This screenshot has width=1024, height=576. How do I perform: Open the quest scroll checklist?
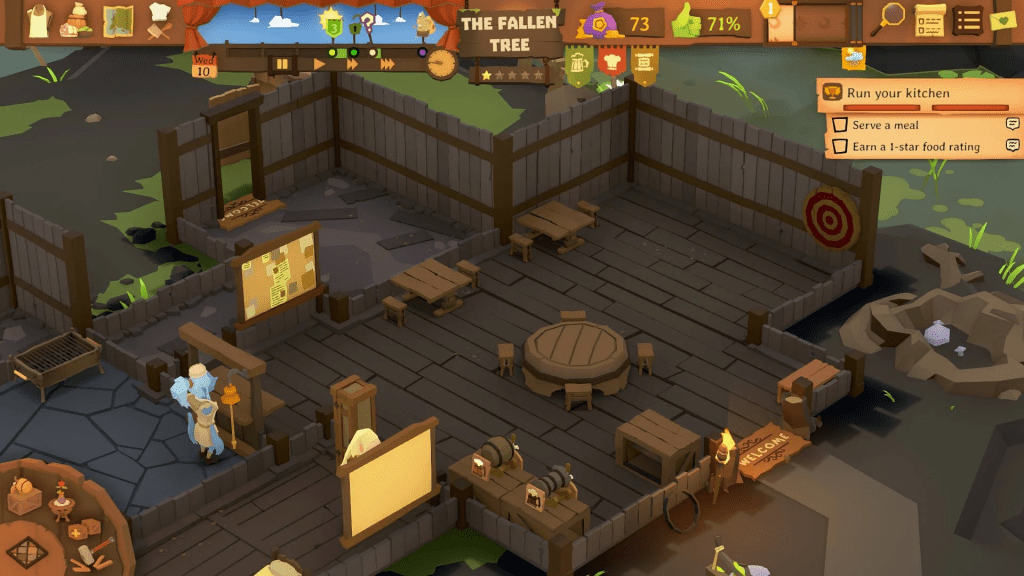click(x=929, y=19)
